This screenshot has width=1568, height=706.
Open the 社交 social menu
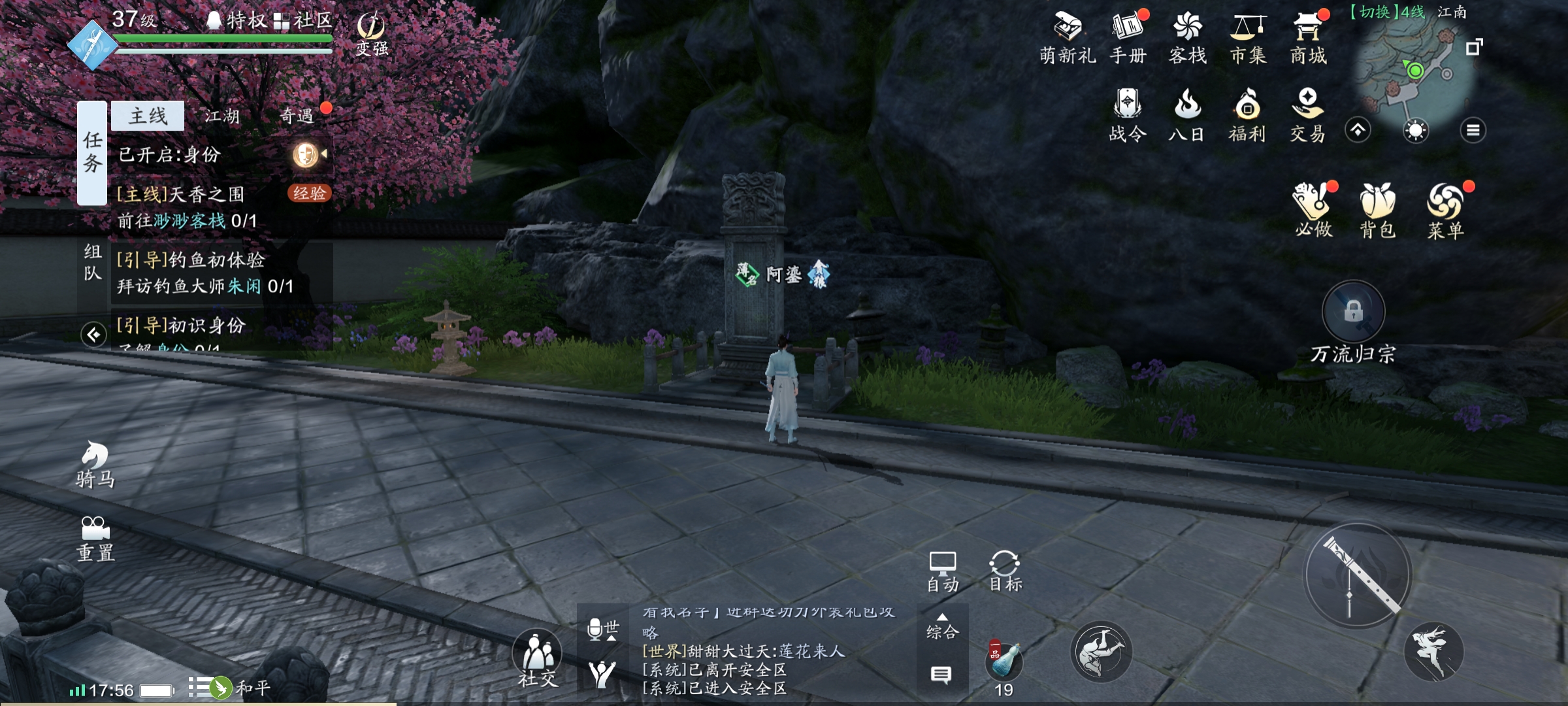[538, 659]
